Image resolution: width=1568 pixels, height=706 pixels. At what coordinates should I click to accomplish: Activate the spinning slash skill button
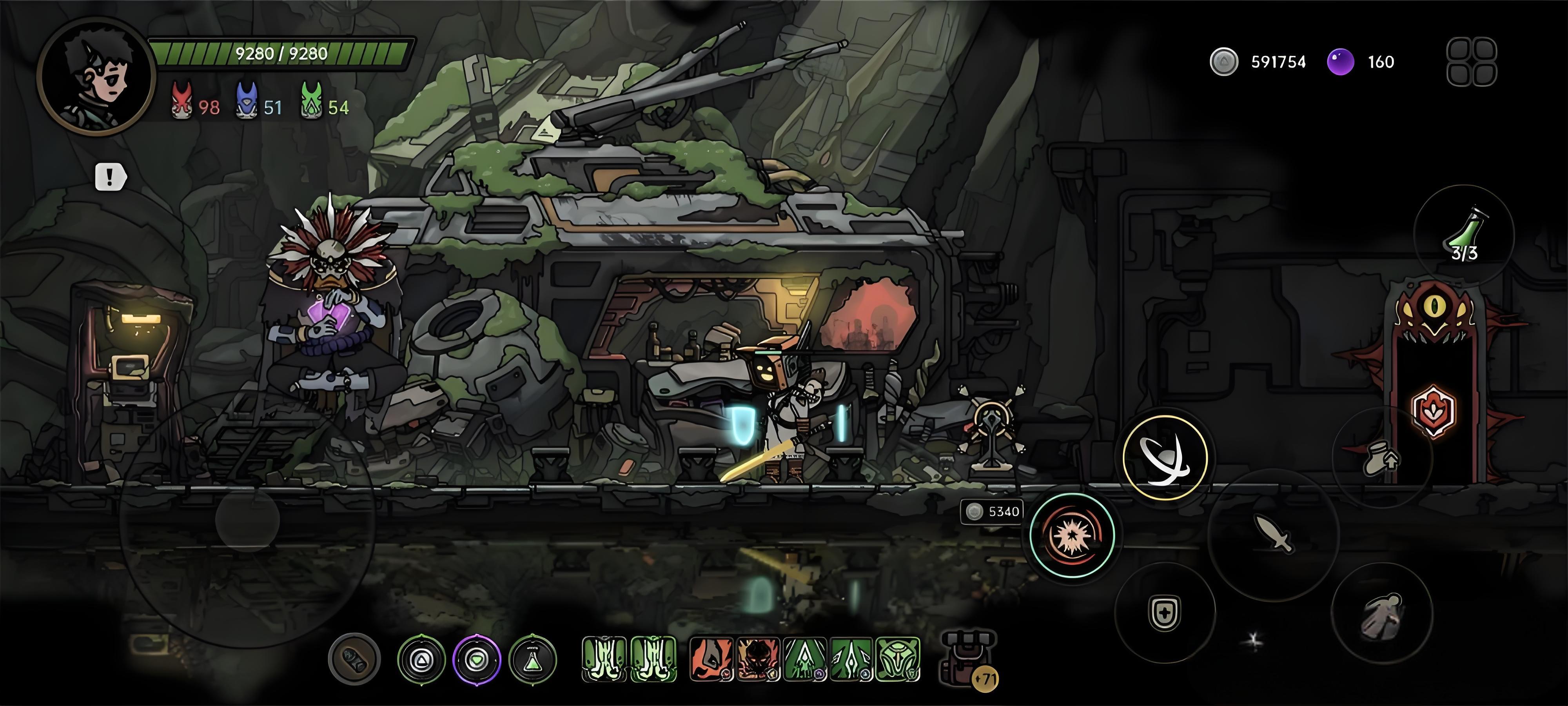coord(1164,458)
